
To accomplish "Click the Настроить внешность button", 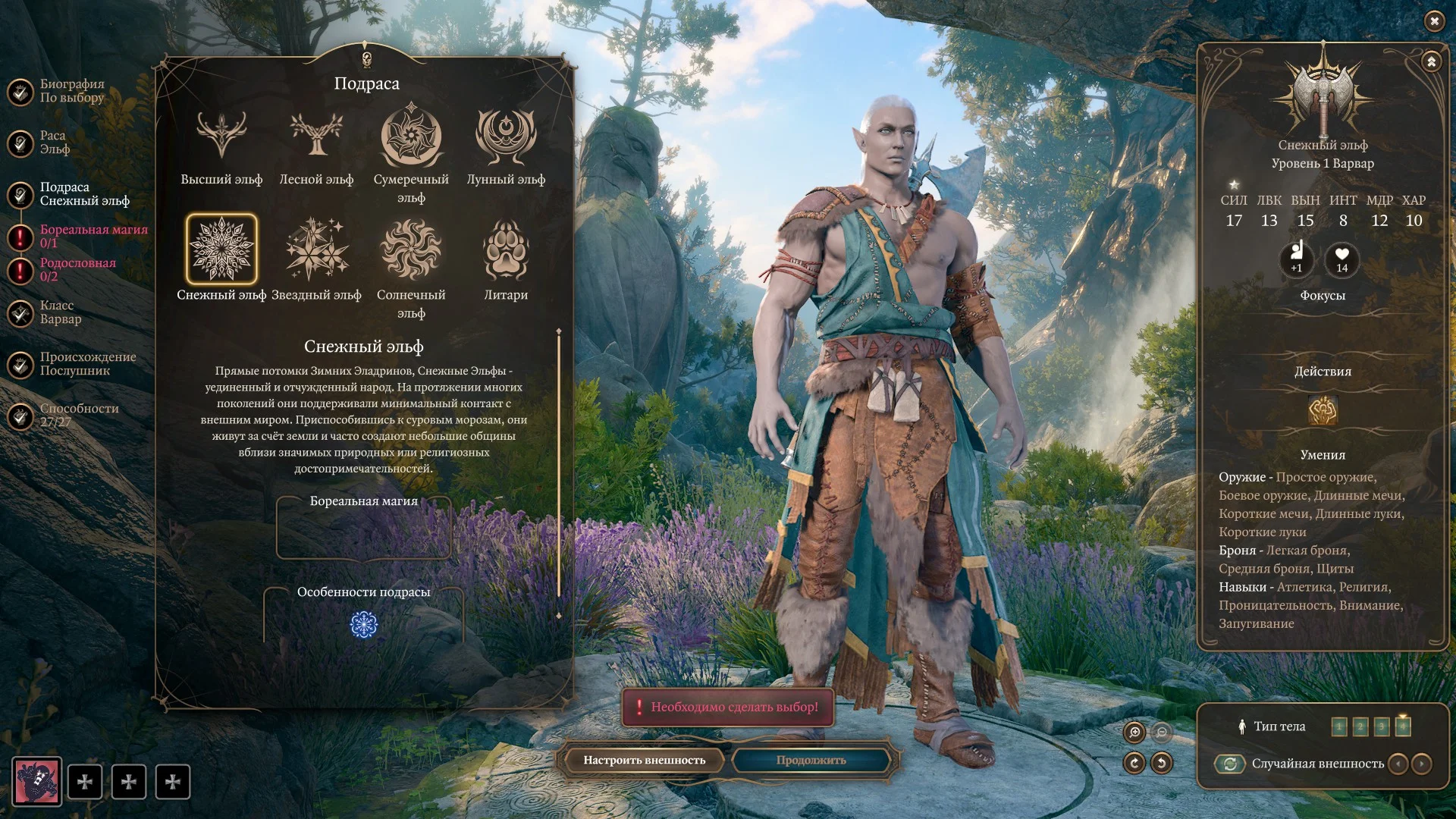I will tap(644, 760).
